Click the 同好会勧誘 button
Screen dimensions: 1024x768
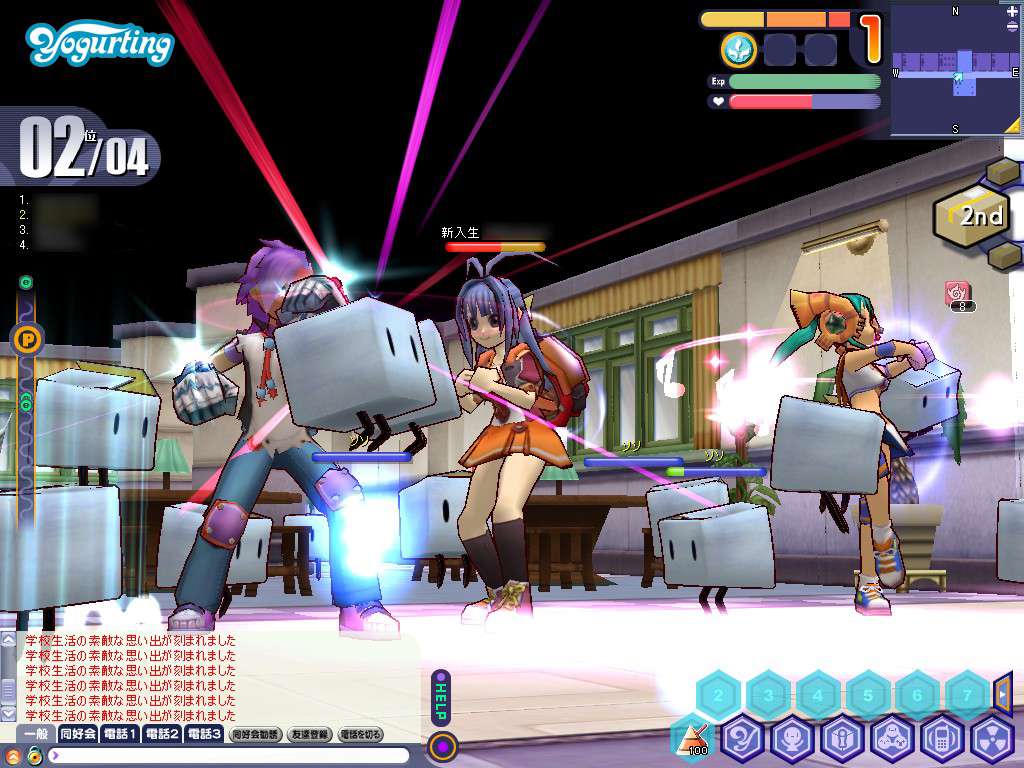256,734
